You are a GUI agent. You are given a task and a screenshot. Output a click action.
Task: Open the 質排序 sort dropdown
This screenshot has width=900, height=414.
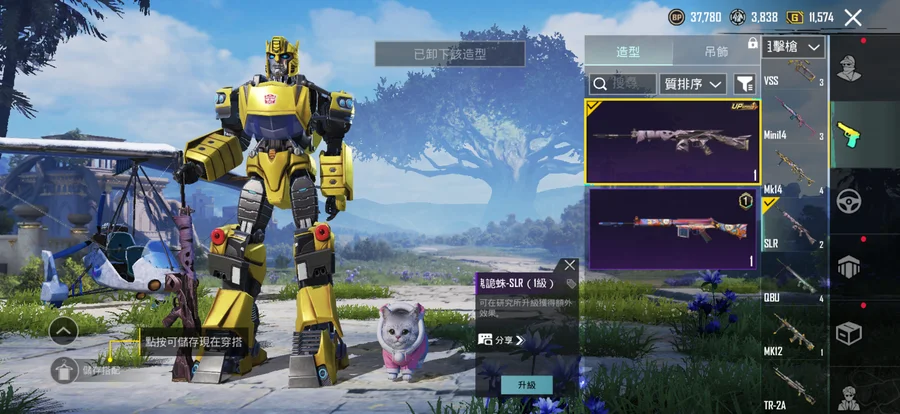tap(694, 84)
